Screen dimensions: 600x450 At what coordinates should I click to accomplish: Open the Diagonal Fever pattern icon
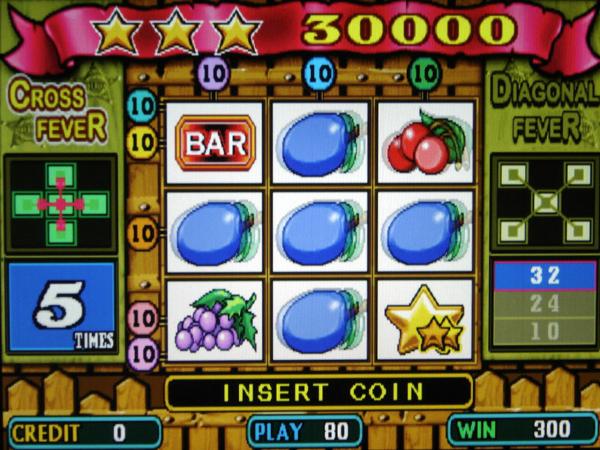543,204
